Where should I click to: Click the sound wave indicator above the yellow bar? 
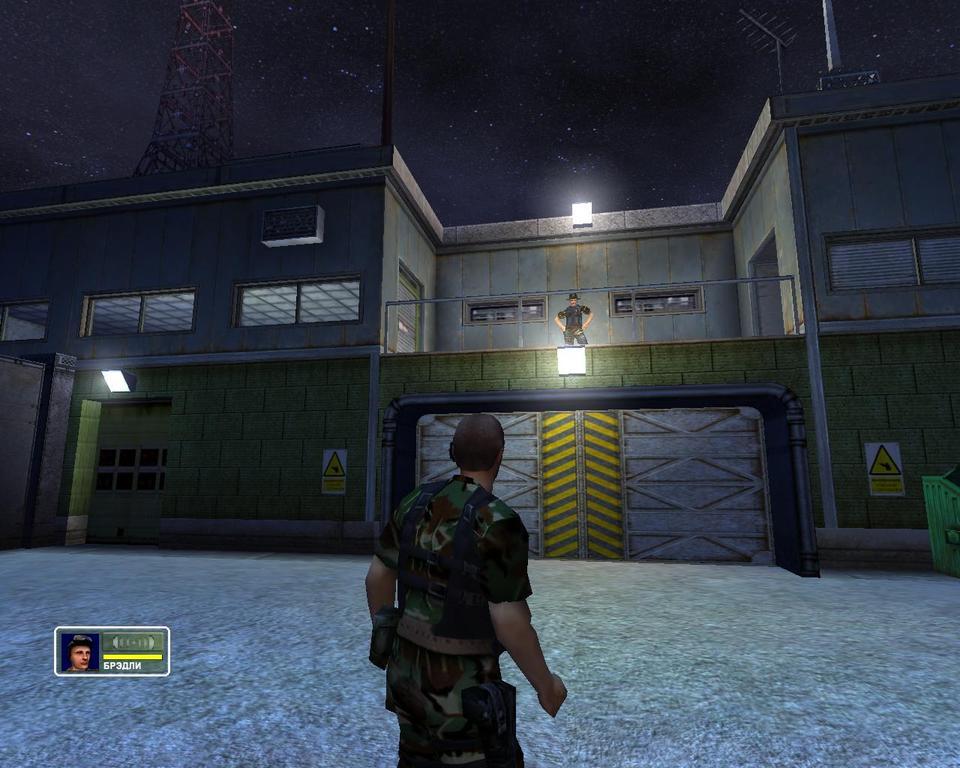[132, 642]
